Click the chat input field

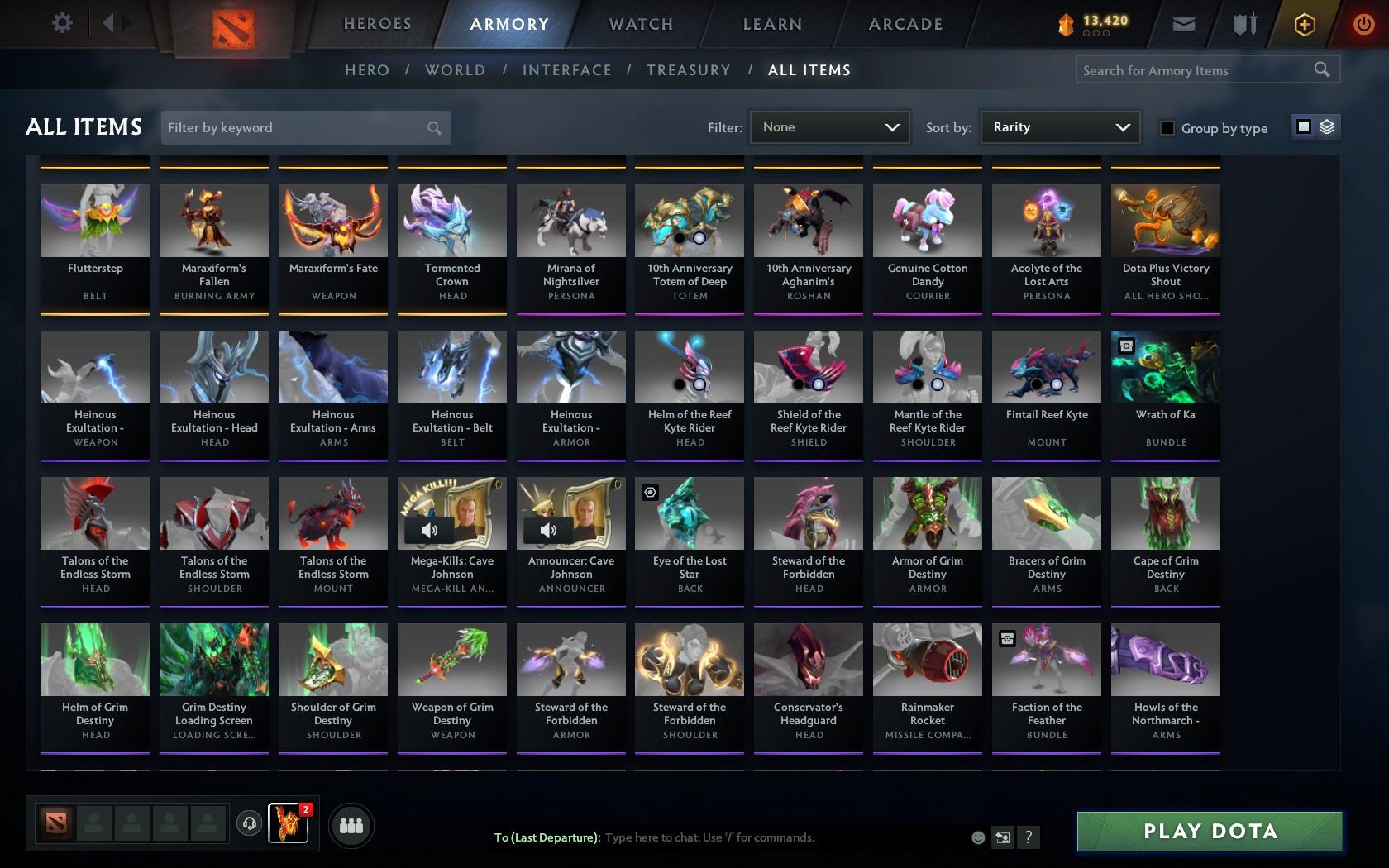pyautogui.click(x=744, y=837)
